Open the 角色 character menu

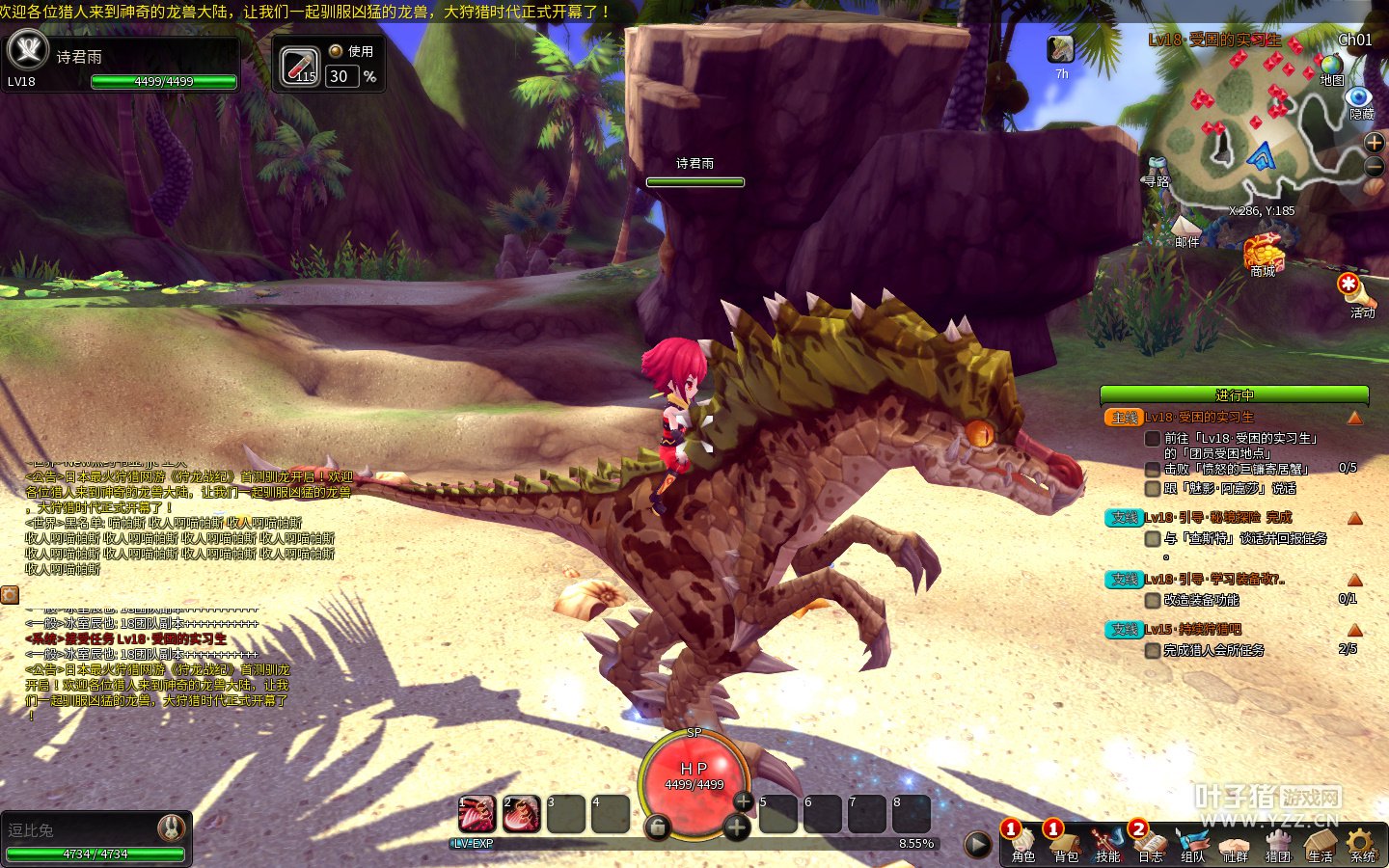click(1022, 844)
